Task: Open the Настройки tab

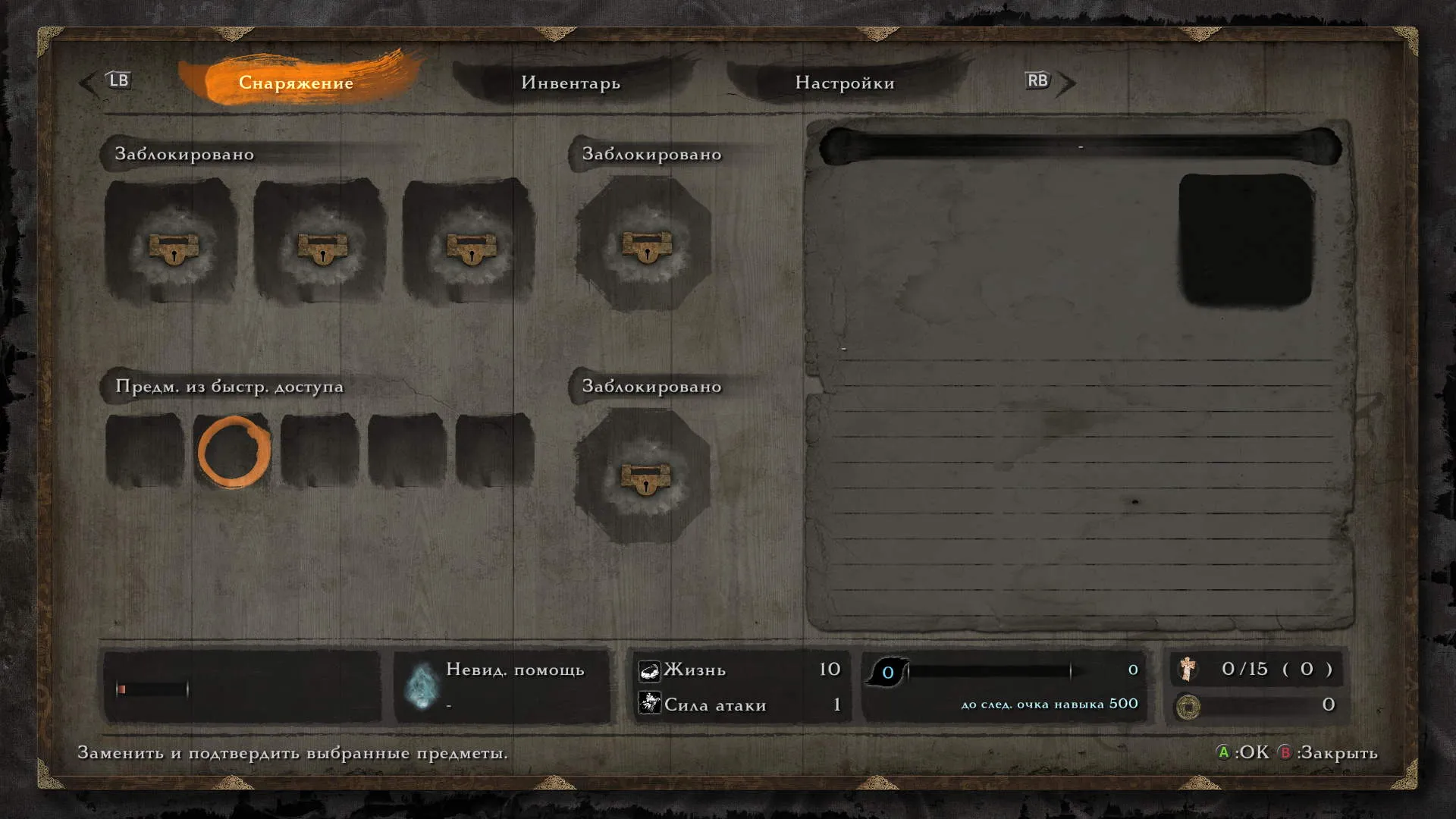Action: (x=844, y=83)
